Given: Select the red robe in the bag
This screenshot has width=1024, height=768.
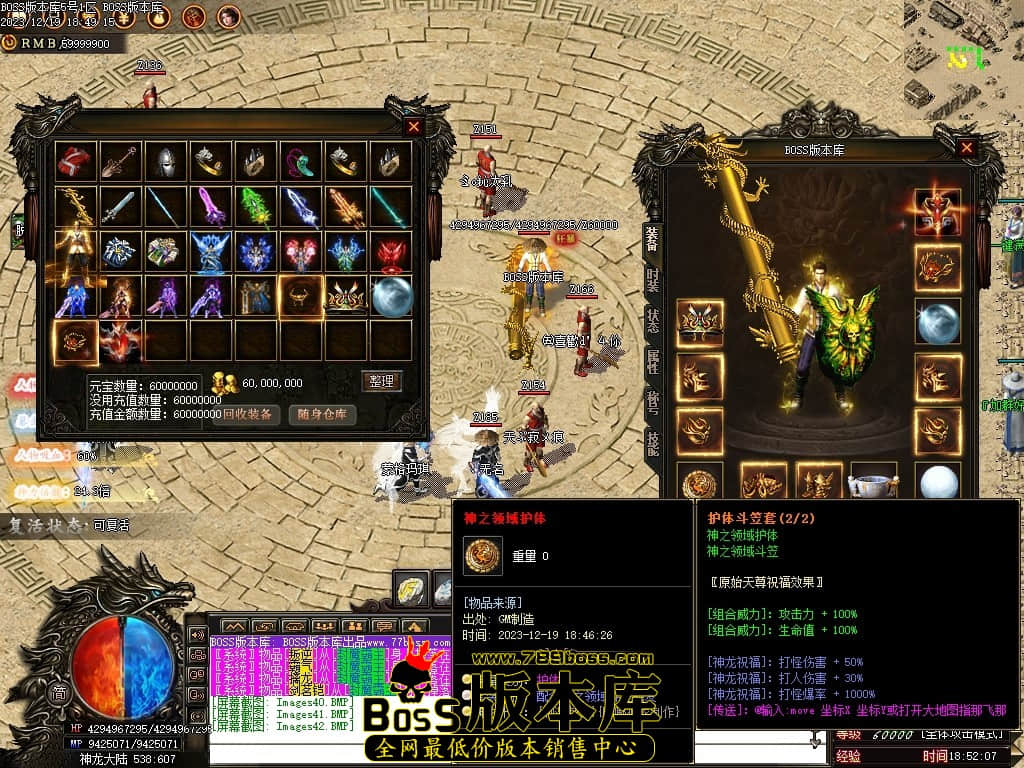Looking at the screenshot, I should [75, 162].
